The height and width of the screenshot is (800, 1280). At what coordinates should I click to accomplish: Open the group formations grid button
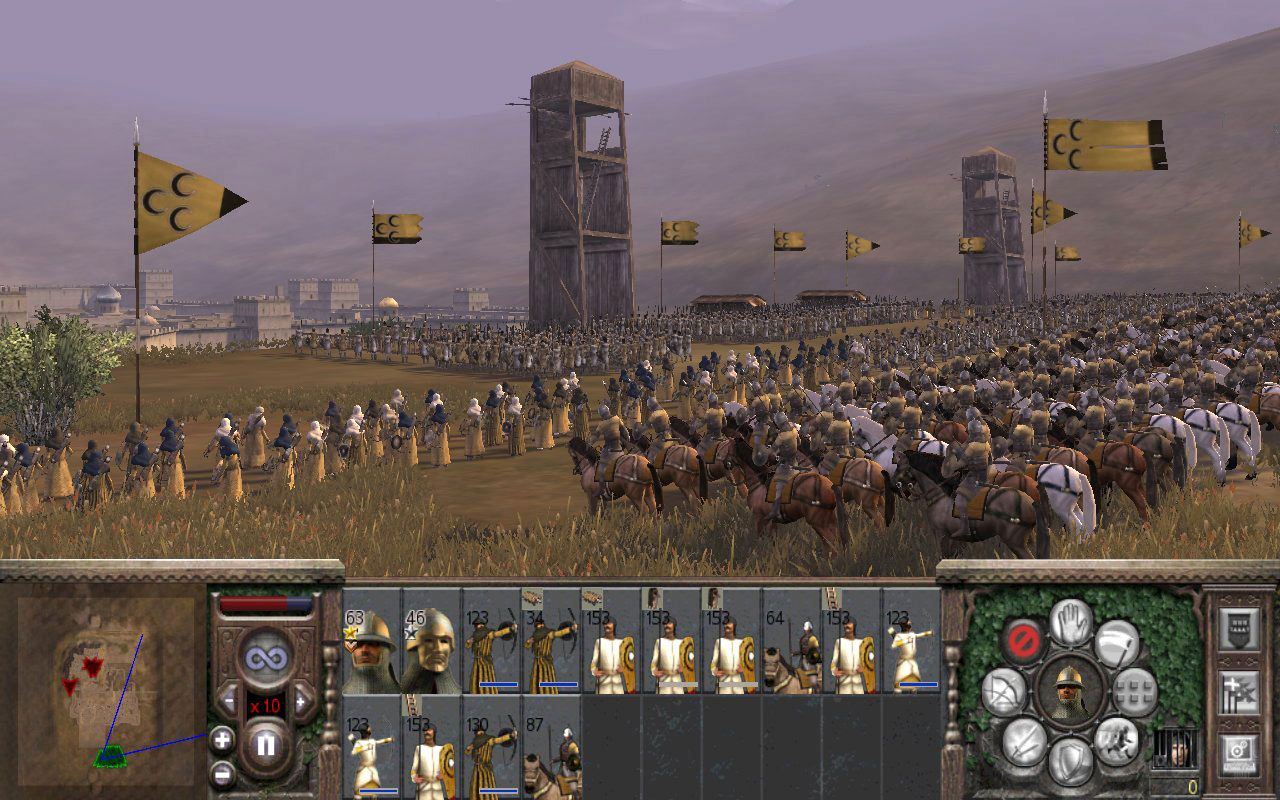[x=1135, y=691]
